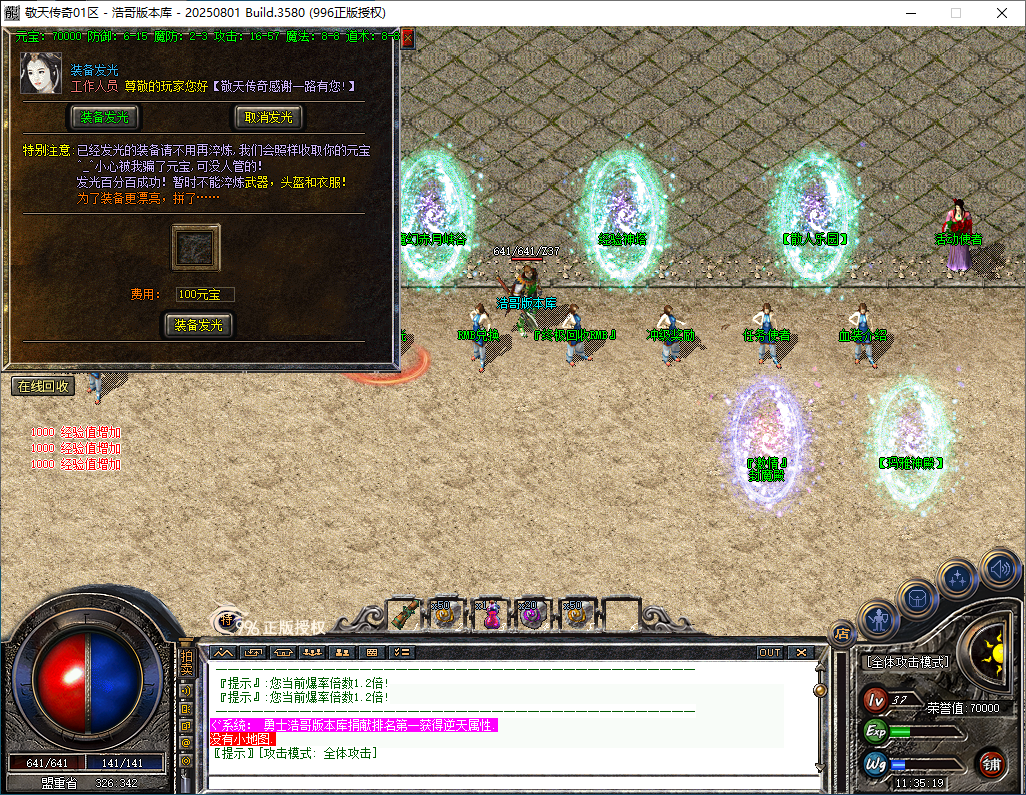Click the 取消发光 button
This screenshot has height=795, width=1026.
pyautogui.click(x=268, y=117)
